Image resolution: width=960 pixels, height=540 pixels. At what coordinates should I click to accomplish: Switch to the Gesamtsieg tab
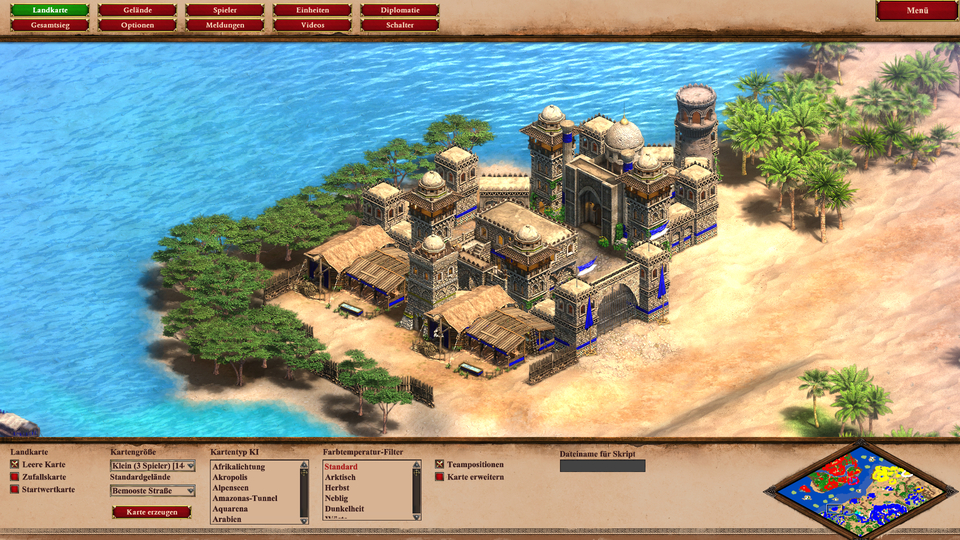click(50, 24)
